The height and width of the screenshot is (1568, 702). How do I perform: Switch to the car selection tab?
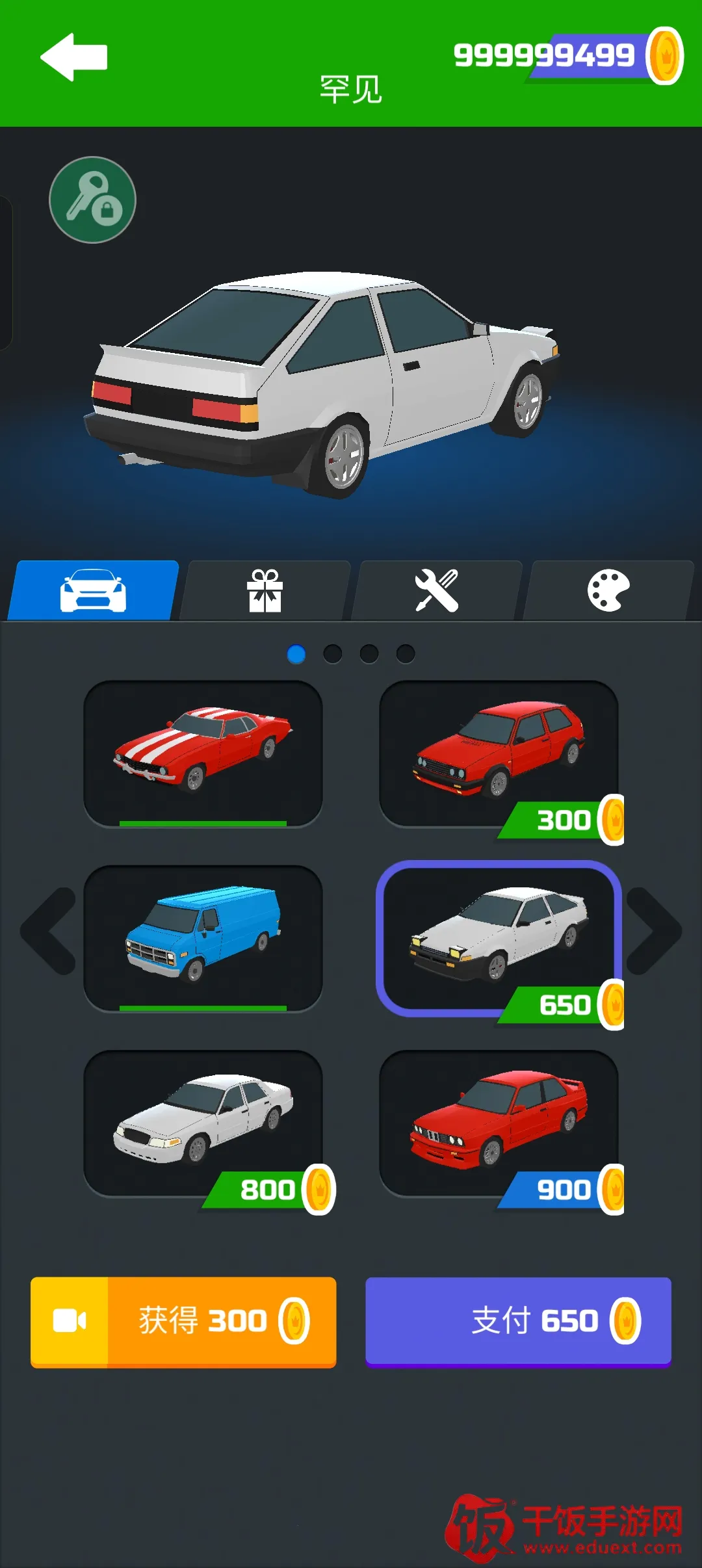(x=93, y=590)
